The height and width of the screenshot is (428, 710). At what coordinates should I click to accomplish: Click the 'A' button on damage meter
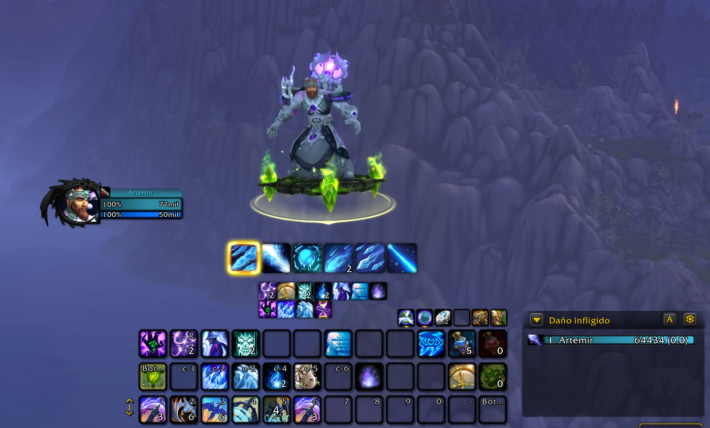[x=669, y=320]
